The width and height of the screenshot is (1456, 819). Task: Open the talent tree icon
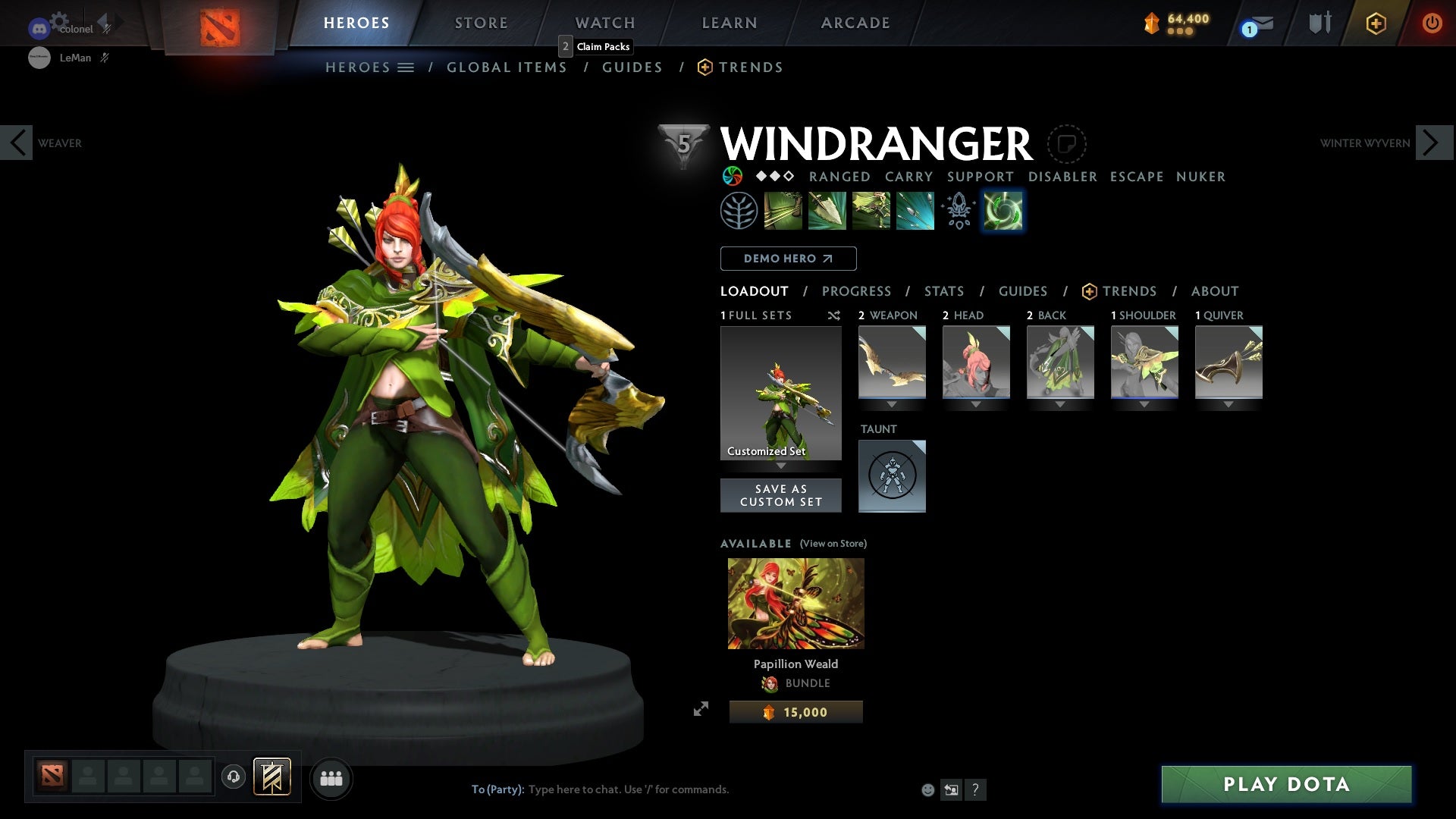(x=739, y=210)
